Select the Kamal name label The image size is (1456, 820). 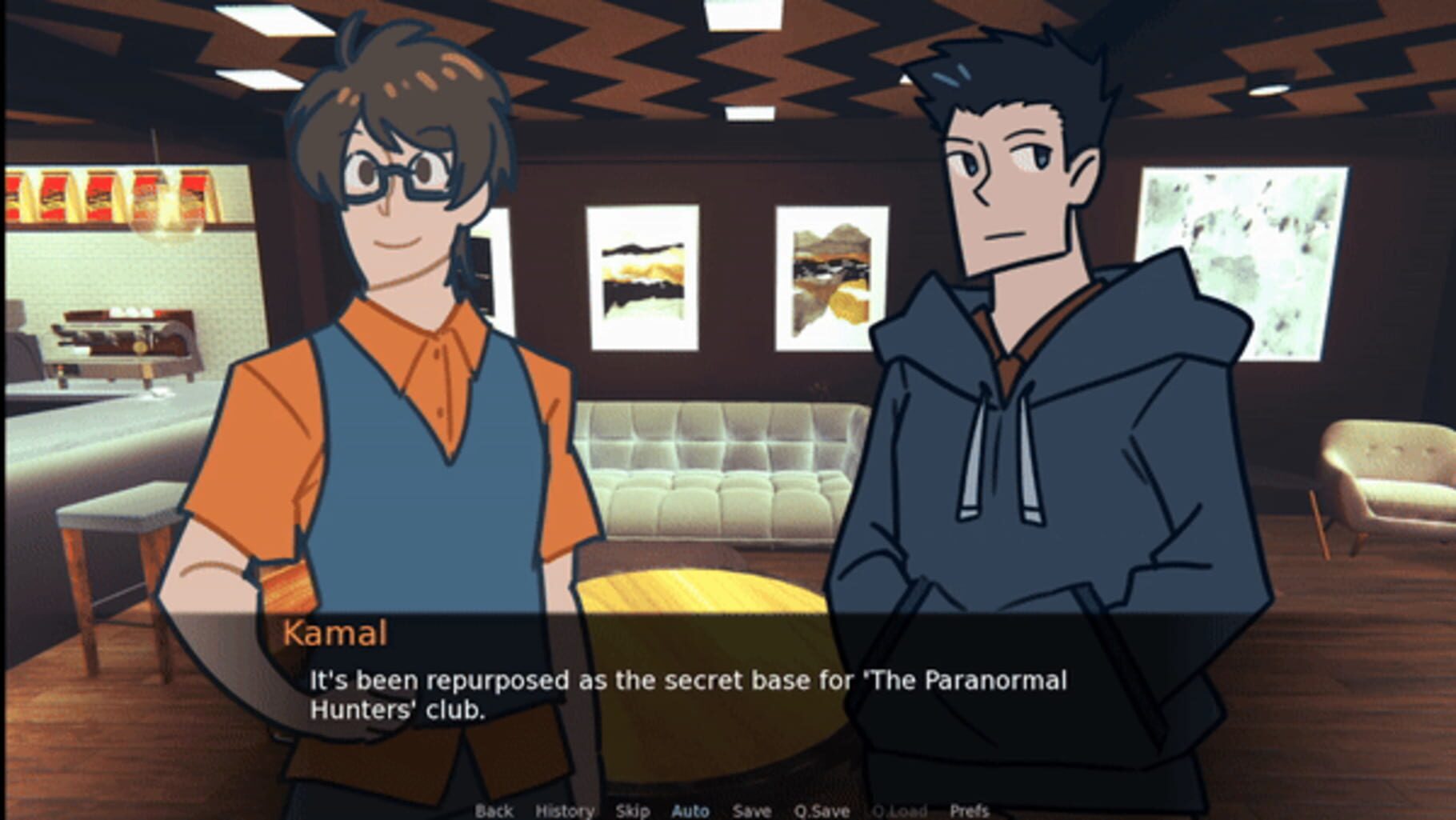[x=337, y=634]
